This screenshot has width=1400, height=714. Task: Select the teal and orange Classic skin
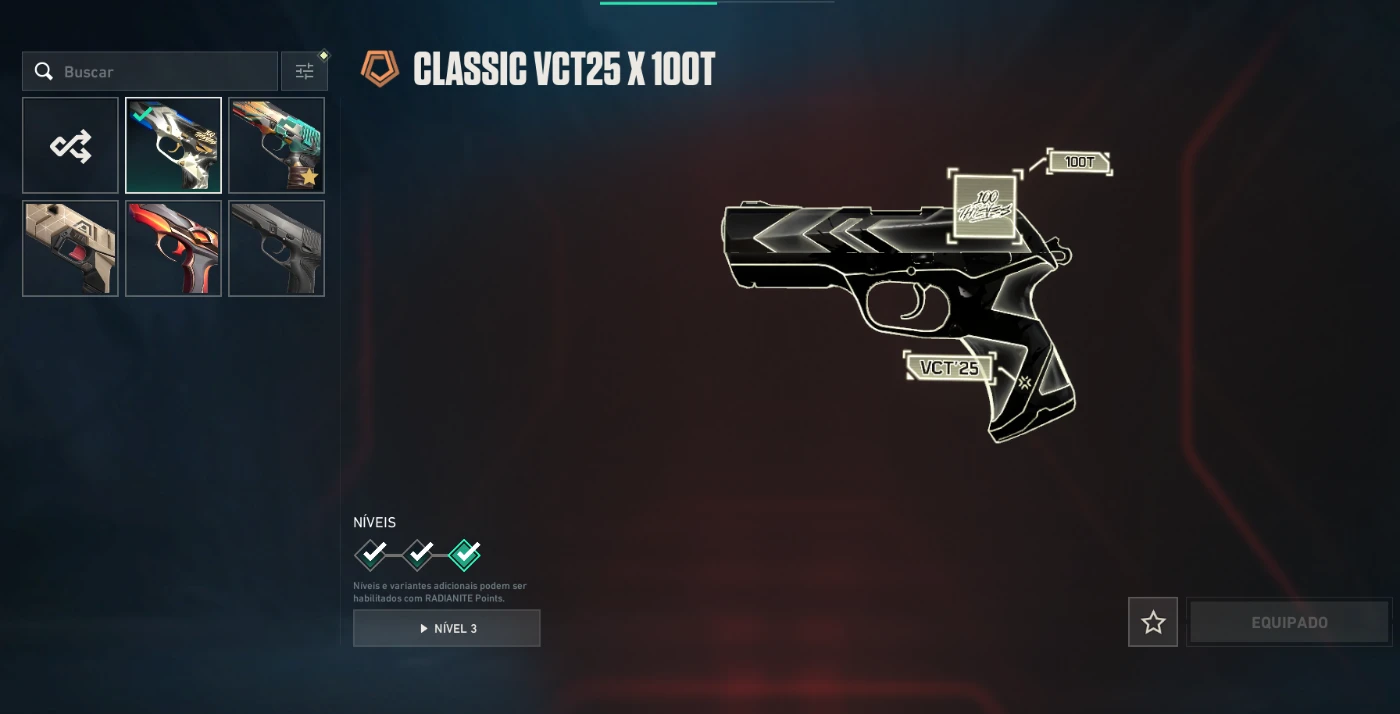tap(276, 145)
